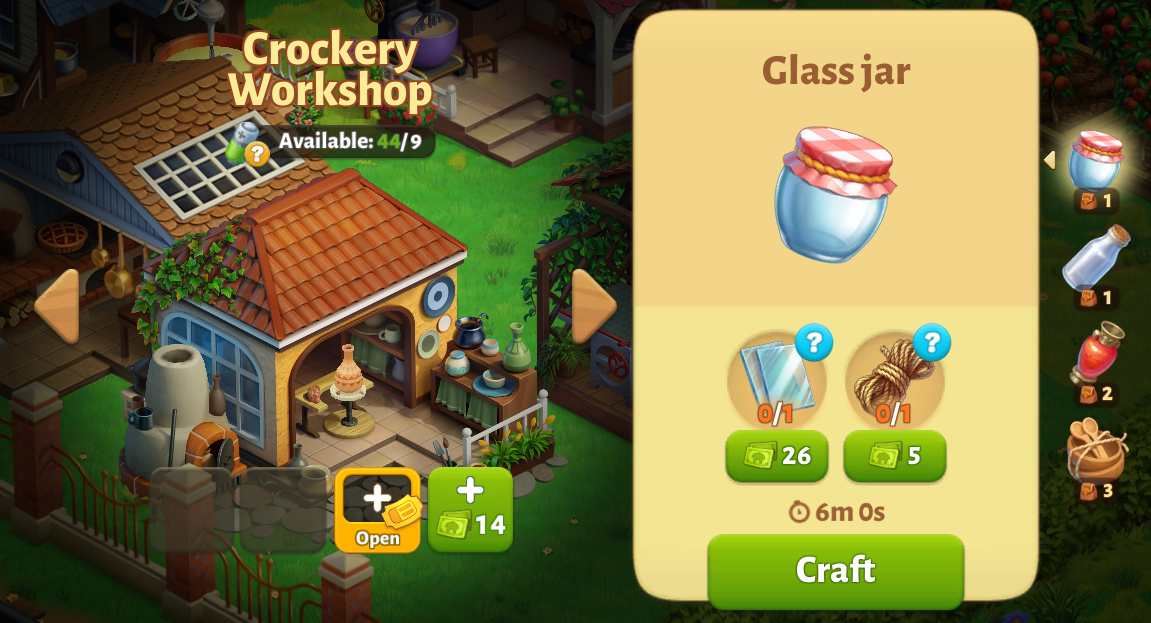Select the glass jar recipe
1151x623 pixels.
point(1096,162)
